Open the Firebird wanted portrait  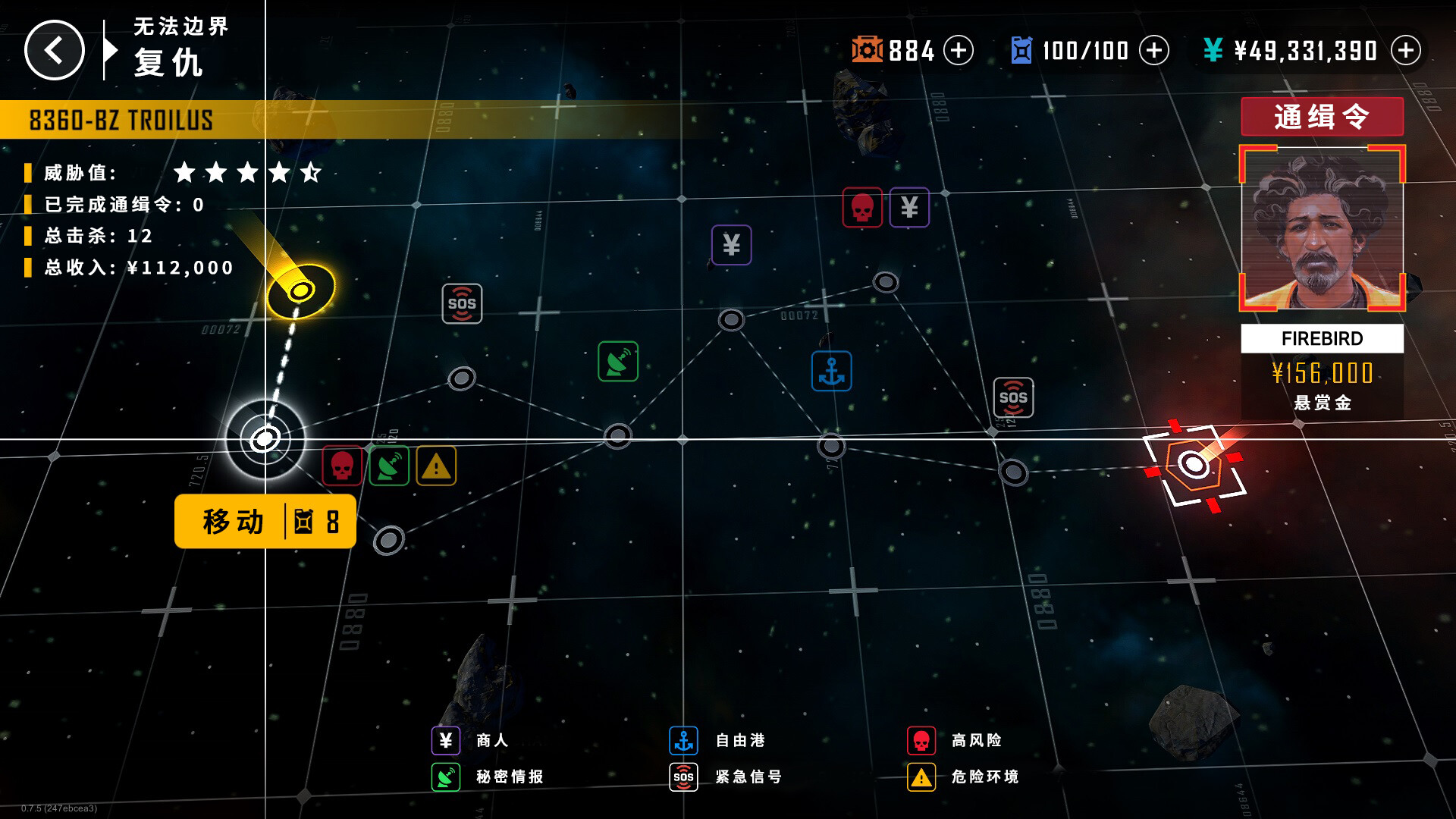(x=1322, y=228)
